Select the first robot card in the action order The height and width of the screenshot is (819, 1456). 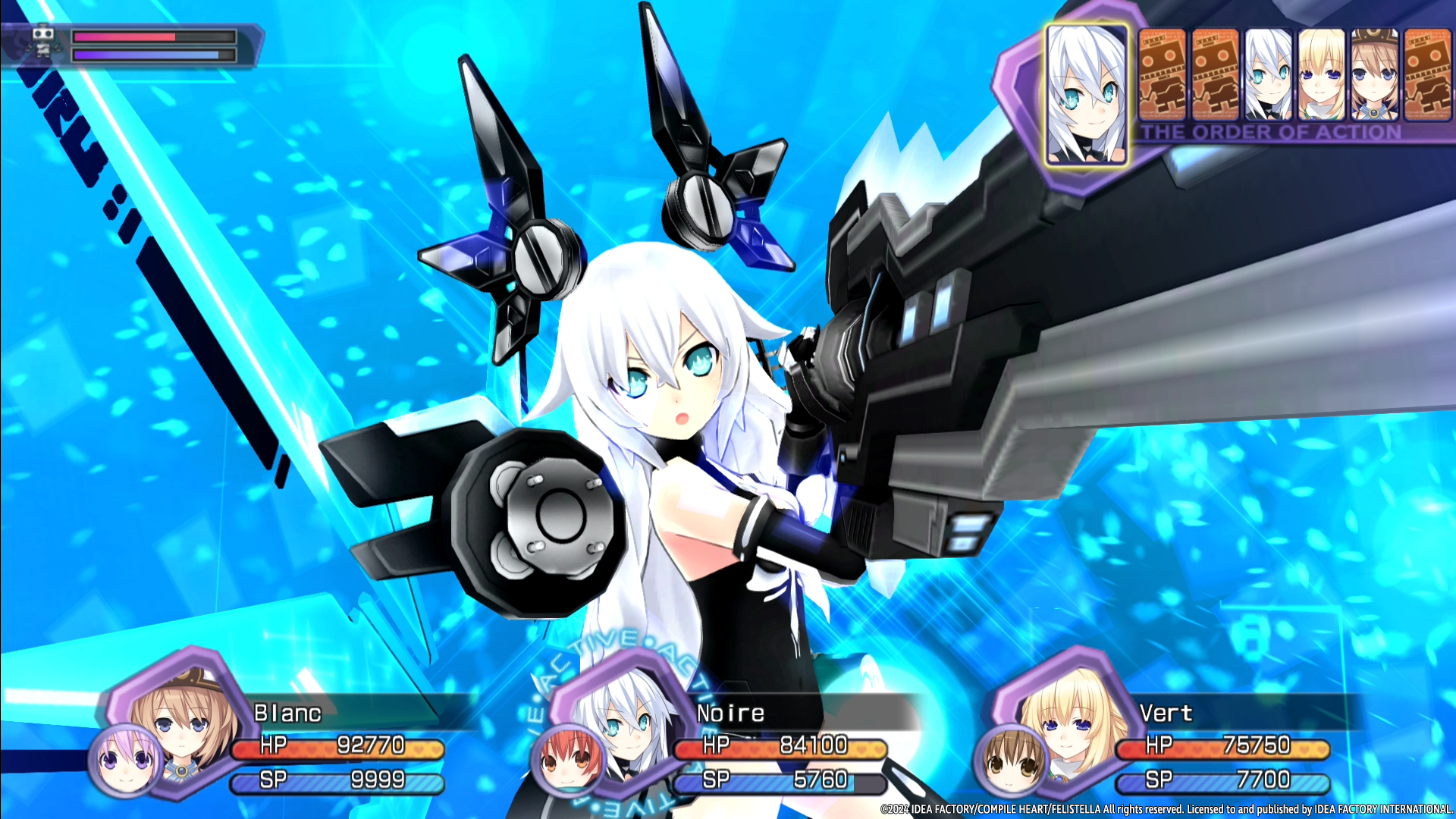(1163, 78)
